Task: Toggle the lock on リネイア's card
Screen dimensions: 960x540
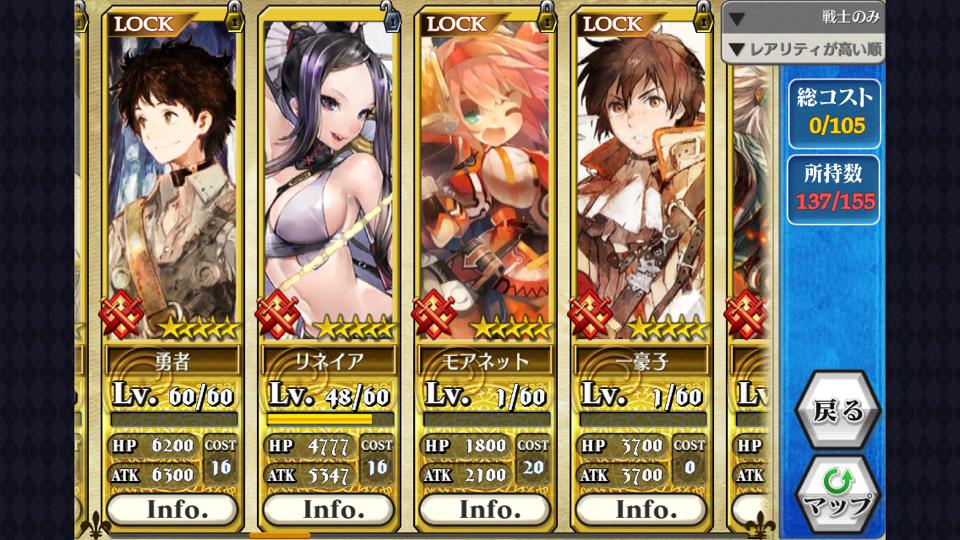Action: [390, 15]
